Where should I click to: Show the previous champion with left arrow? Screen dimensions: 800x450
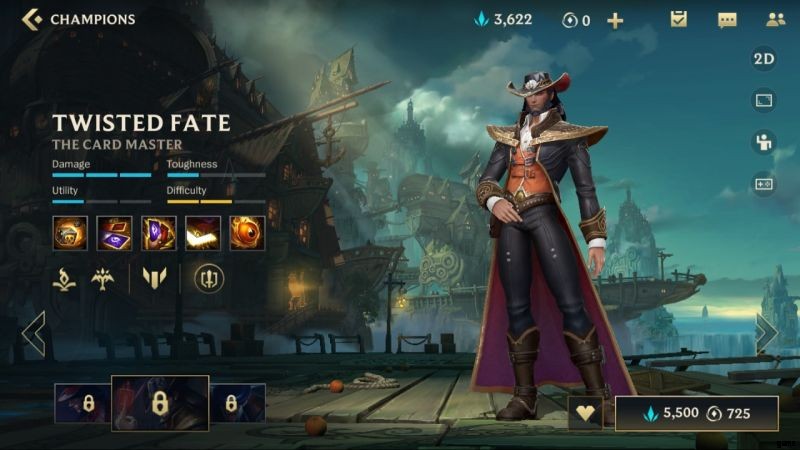click(x=34, y=334)
